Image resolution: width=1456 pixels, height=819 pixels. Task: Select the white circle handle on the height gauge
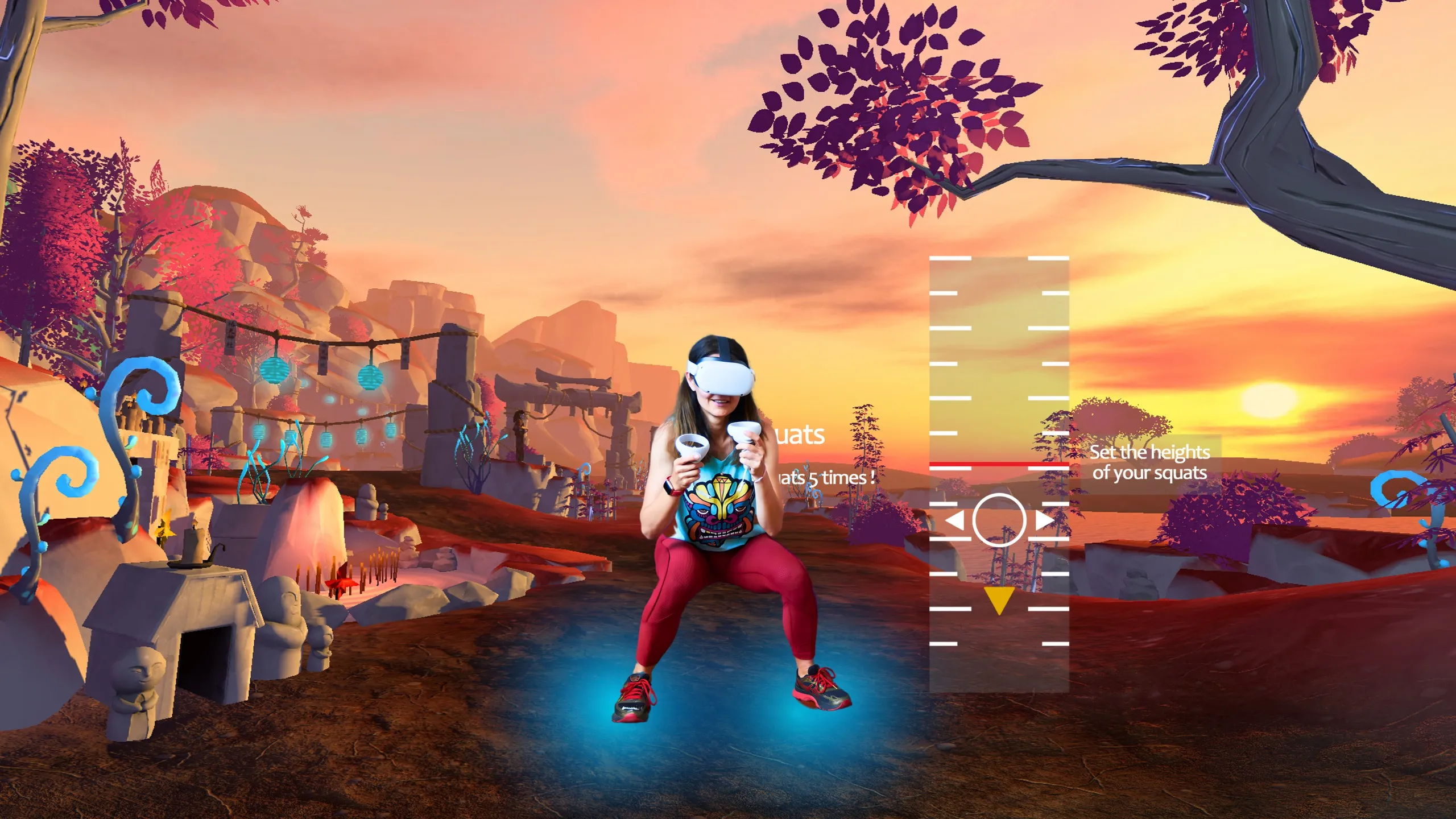999,520
